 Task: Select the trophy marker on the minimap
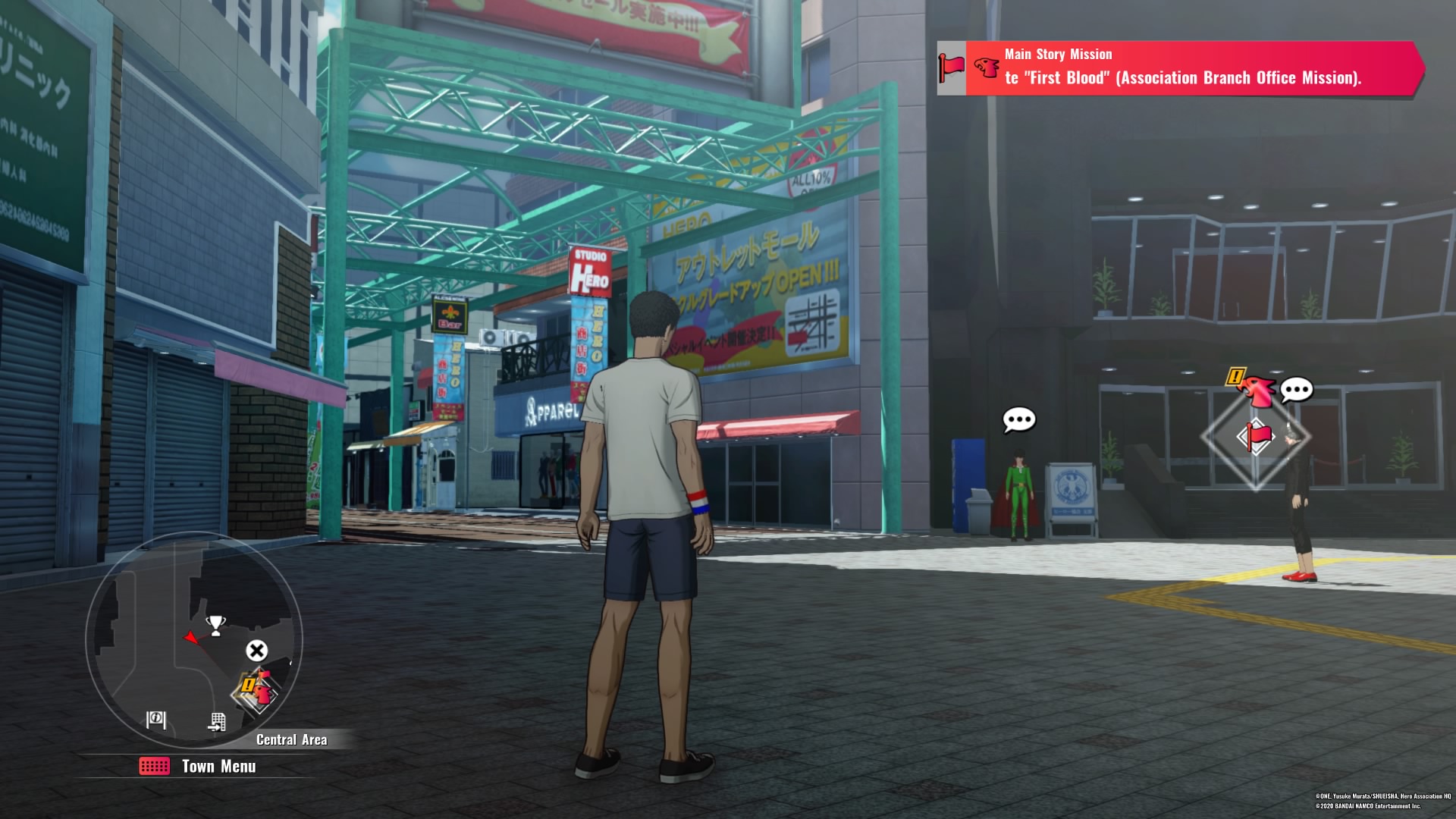215,625
